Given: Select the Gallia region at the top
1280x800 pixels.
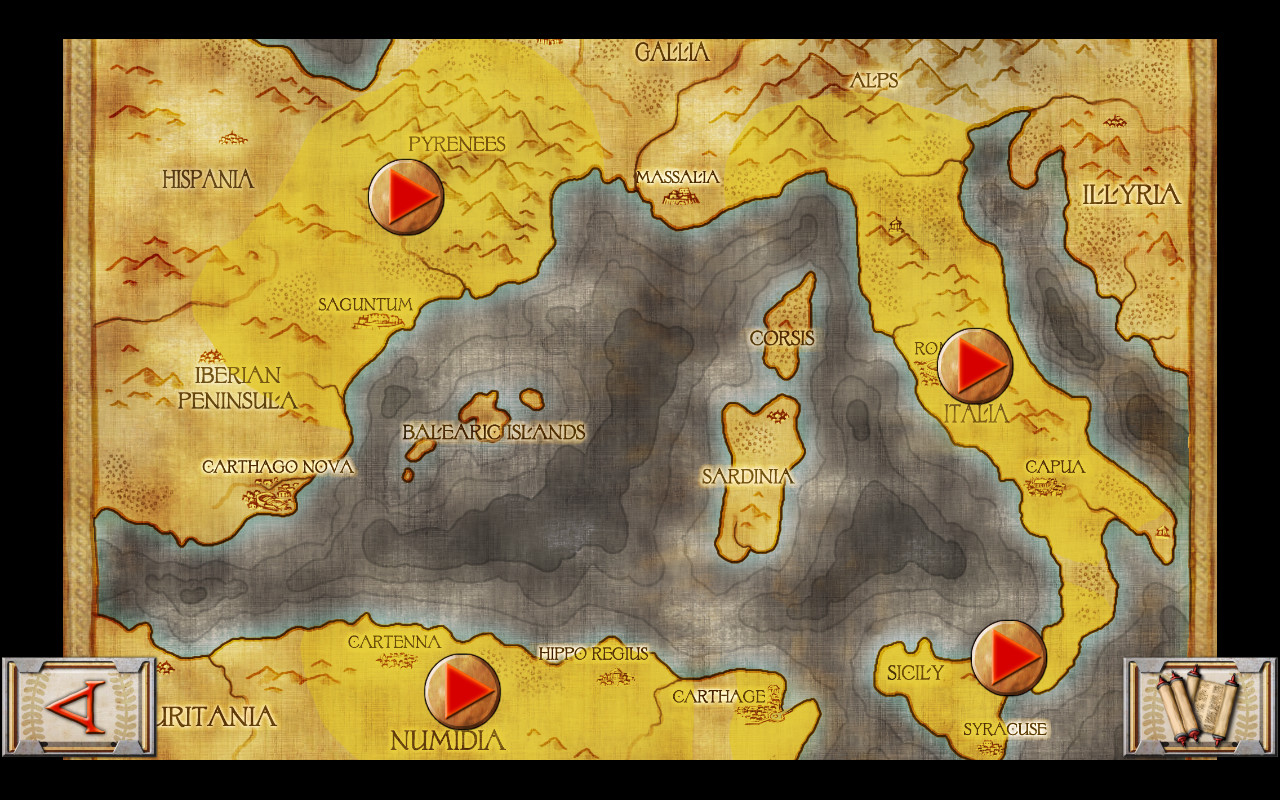Looking at the screenshot, I should pos(675,53).
